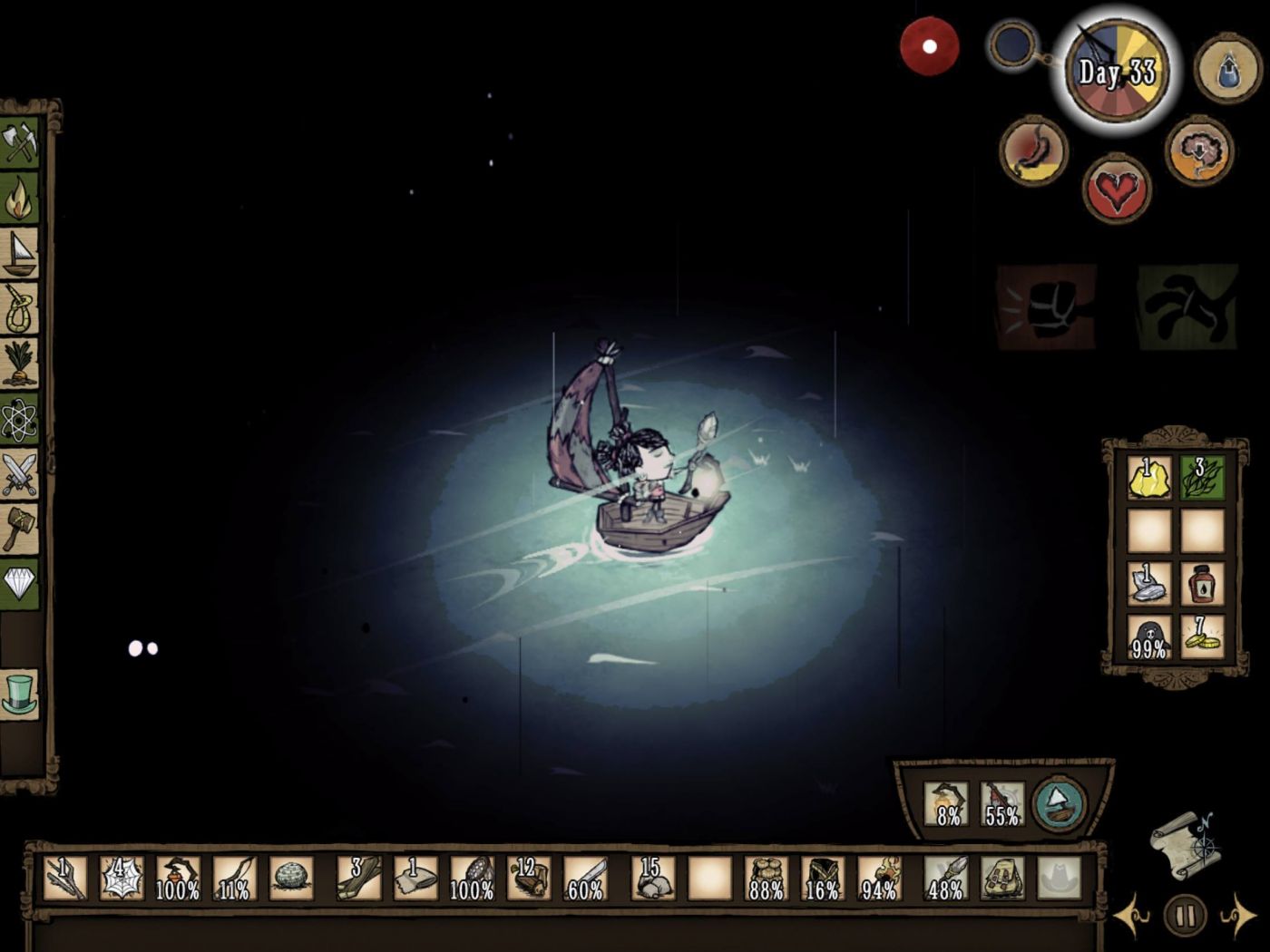Open the Nautical sailboat crafting tab

click(19, 253)
